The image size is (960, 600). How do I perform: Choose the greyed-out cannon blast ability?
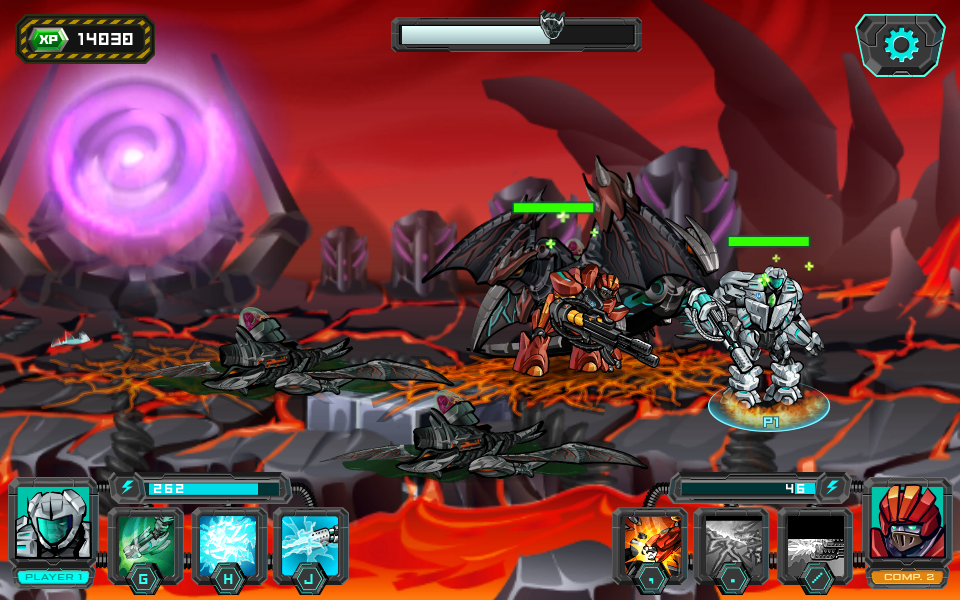point(814,541)
